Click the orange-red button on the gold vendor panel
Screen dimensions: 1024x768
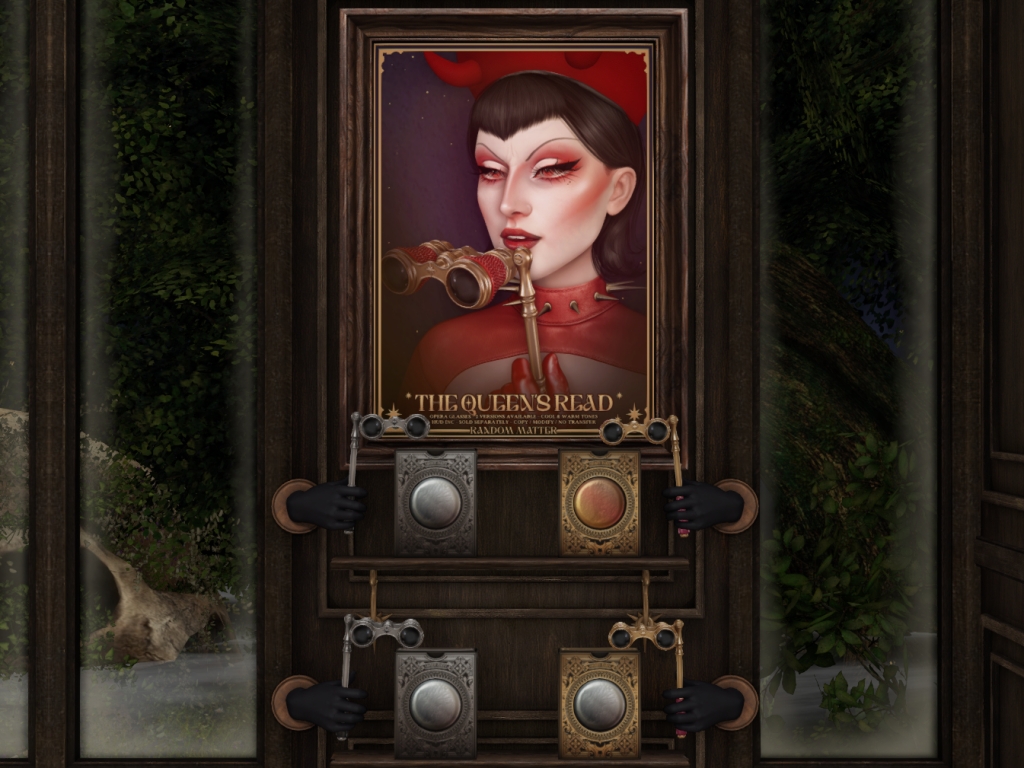[x=599, y=502]
